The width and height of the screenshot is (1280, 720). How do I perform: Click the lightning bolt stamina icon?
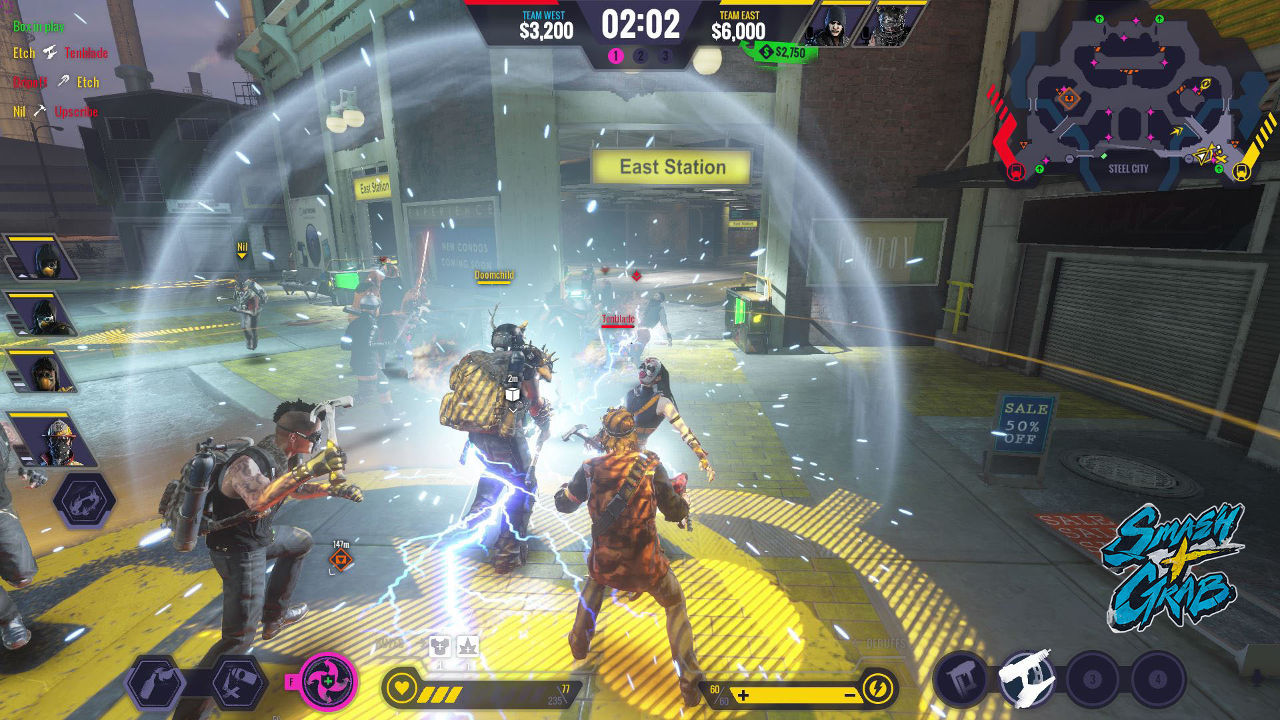pyautogui.click(x=877, y=689)
